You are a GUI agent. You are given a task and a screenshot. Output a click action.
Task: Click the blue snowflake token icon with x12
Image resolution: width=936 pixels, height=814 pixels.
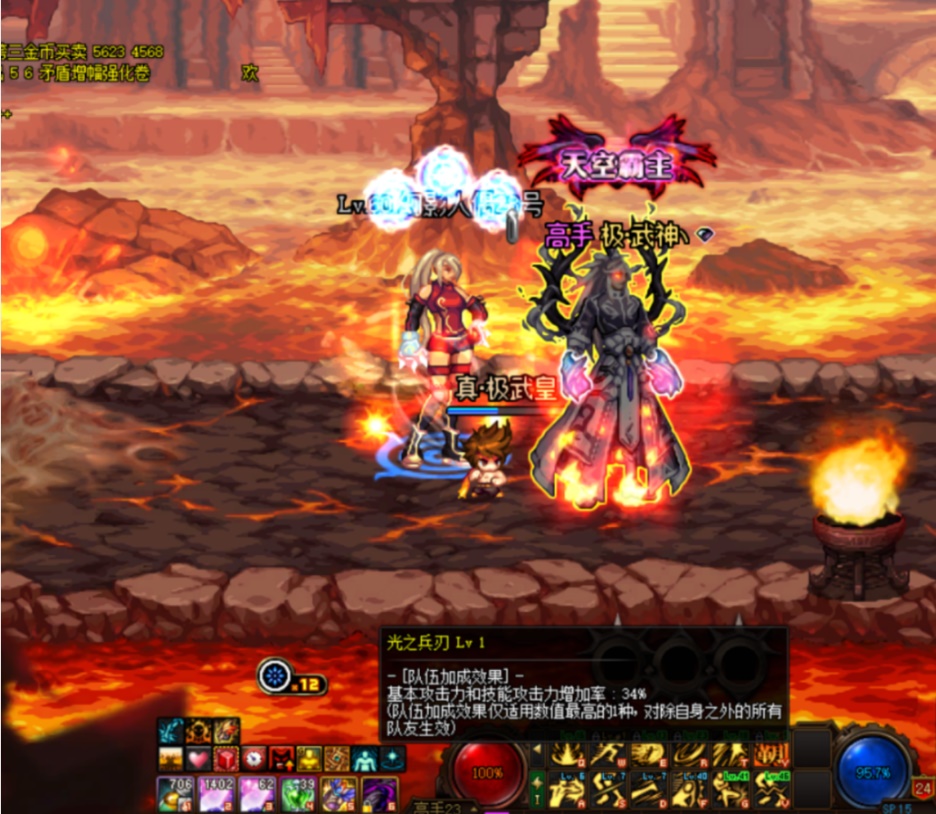(273, 676)
